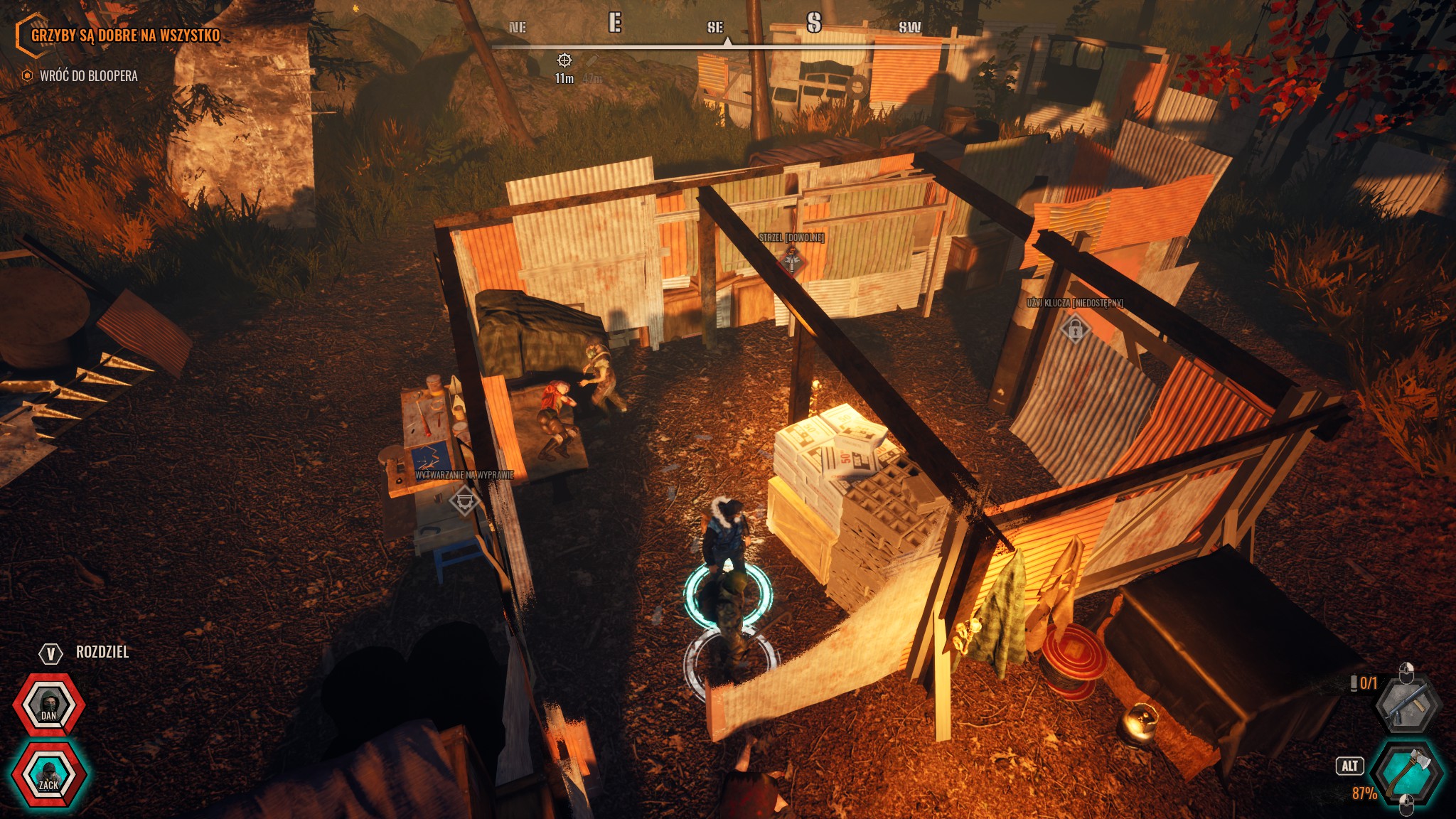Choose the rifle weapon slot

(1407, 704)
